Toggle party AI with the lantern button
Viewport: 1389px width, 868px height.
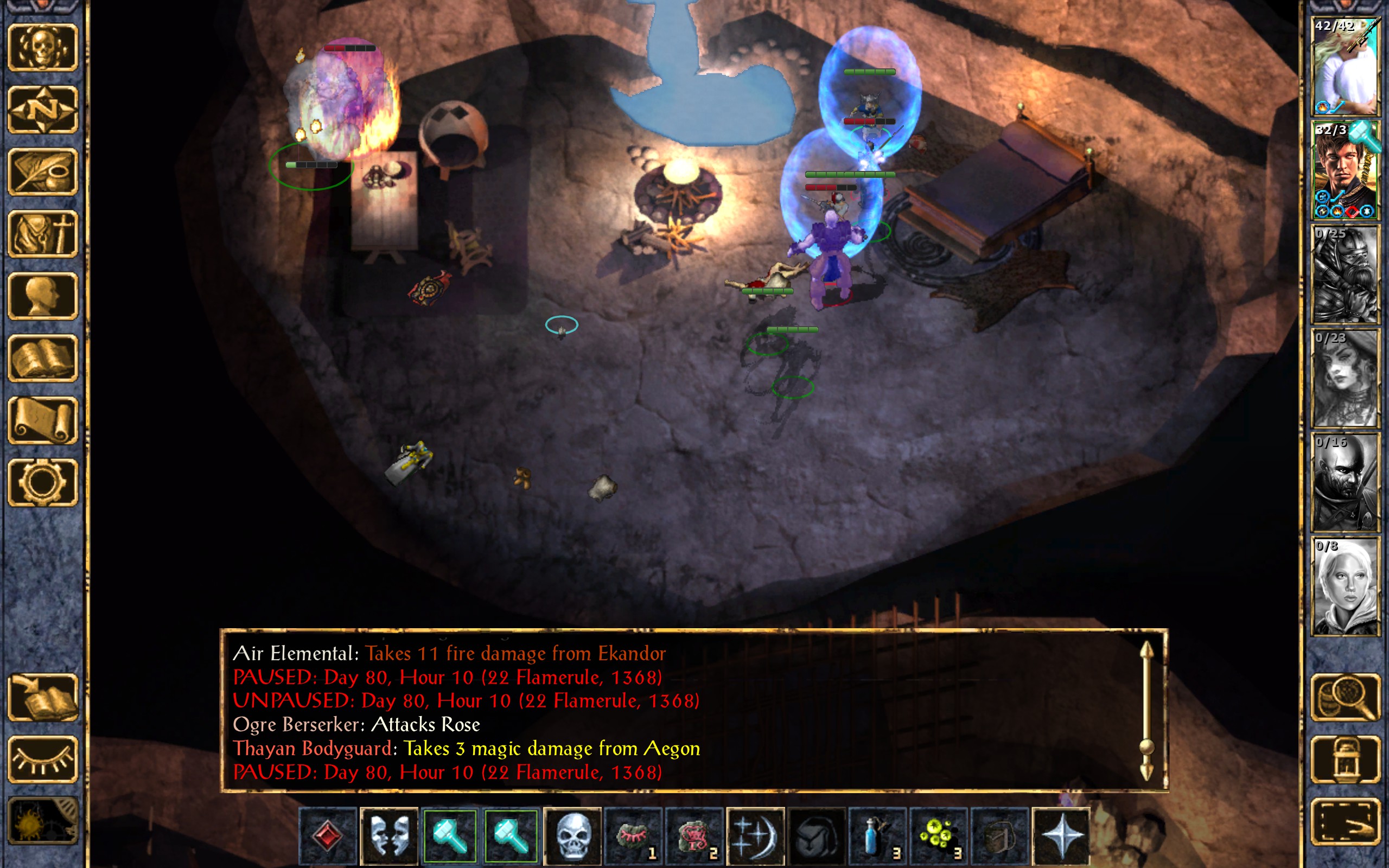point(1345,759)
